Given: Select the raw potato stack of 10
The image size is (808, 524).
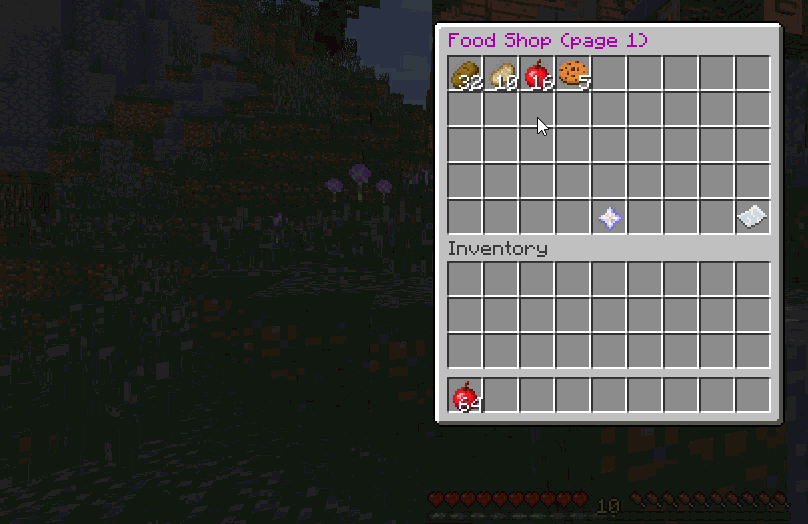Looking at the screenshot, I should [501, 74].
